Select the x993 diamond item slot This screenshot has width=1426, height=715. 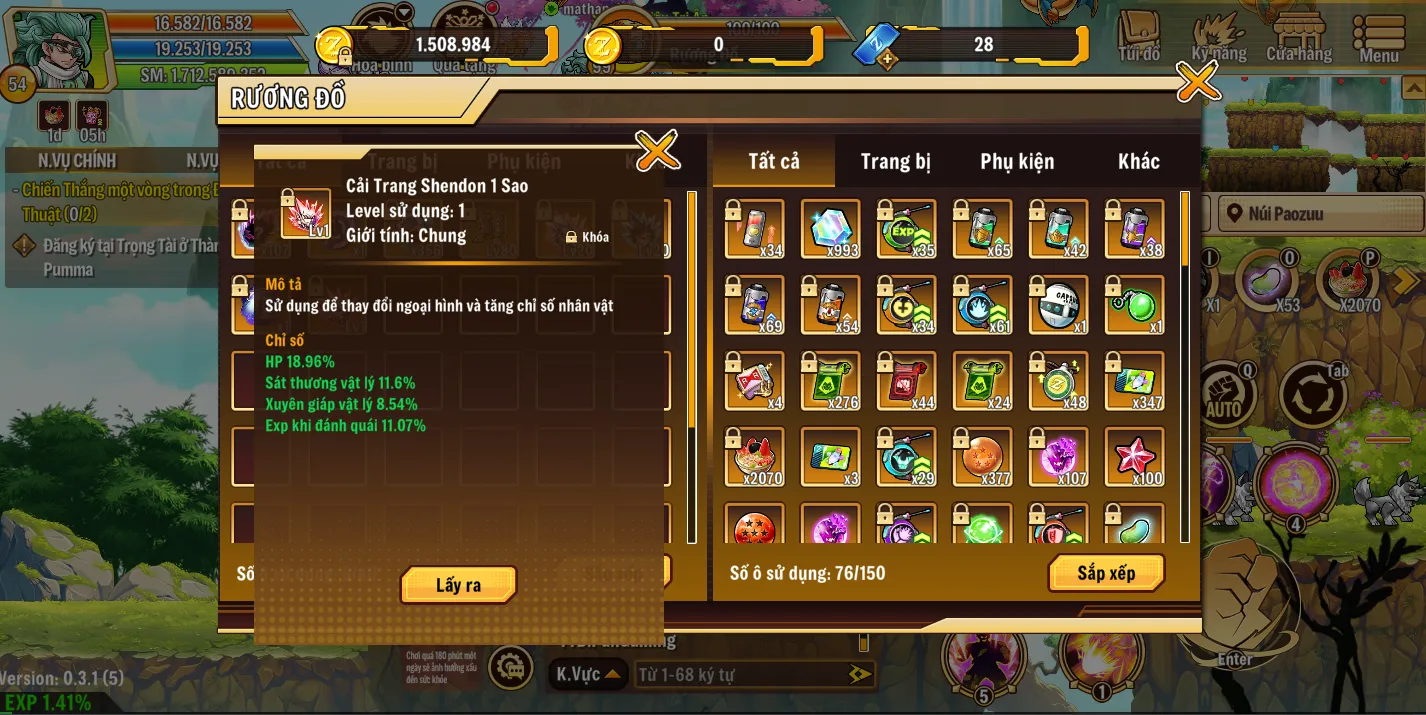point(830,229)
